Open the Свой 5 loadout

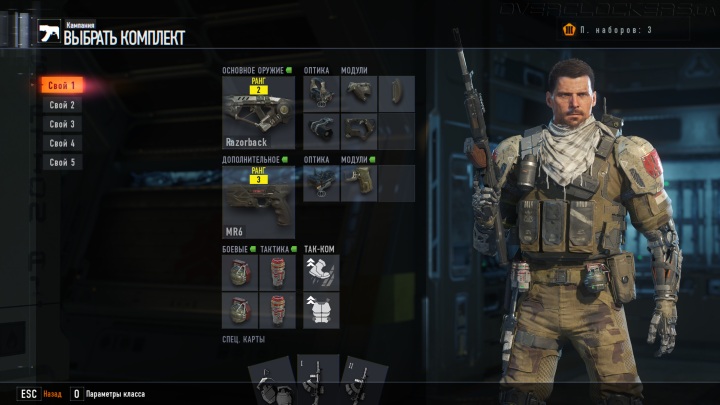tap(62, 162)
